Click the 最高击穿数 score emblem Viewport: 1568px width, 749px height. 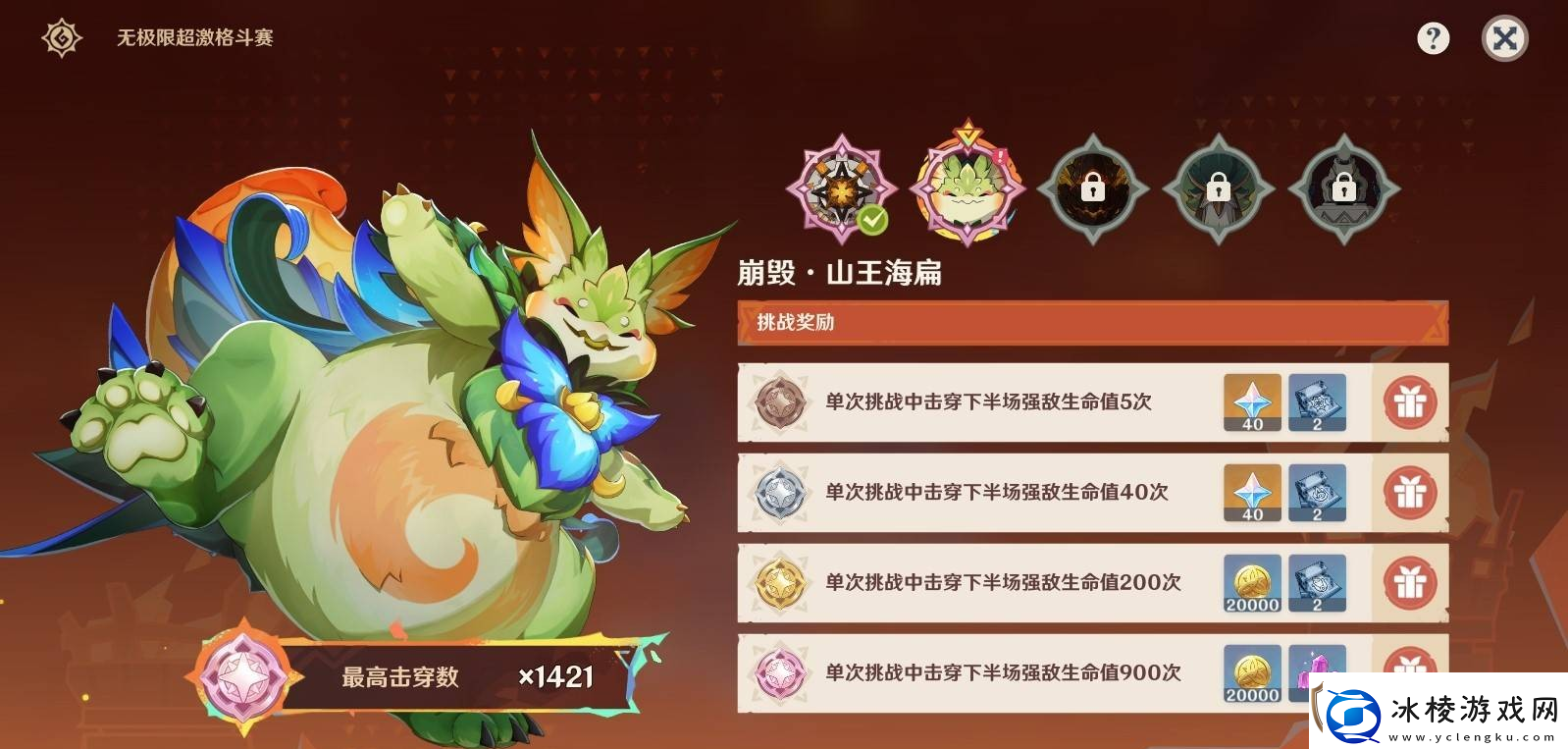242,675
